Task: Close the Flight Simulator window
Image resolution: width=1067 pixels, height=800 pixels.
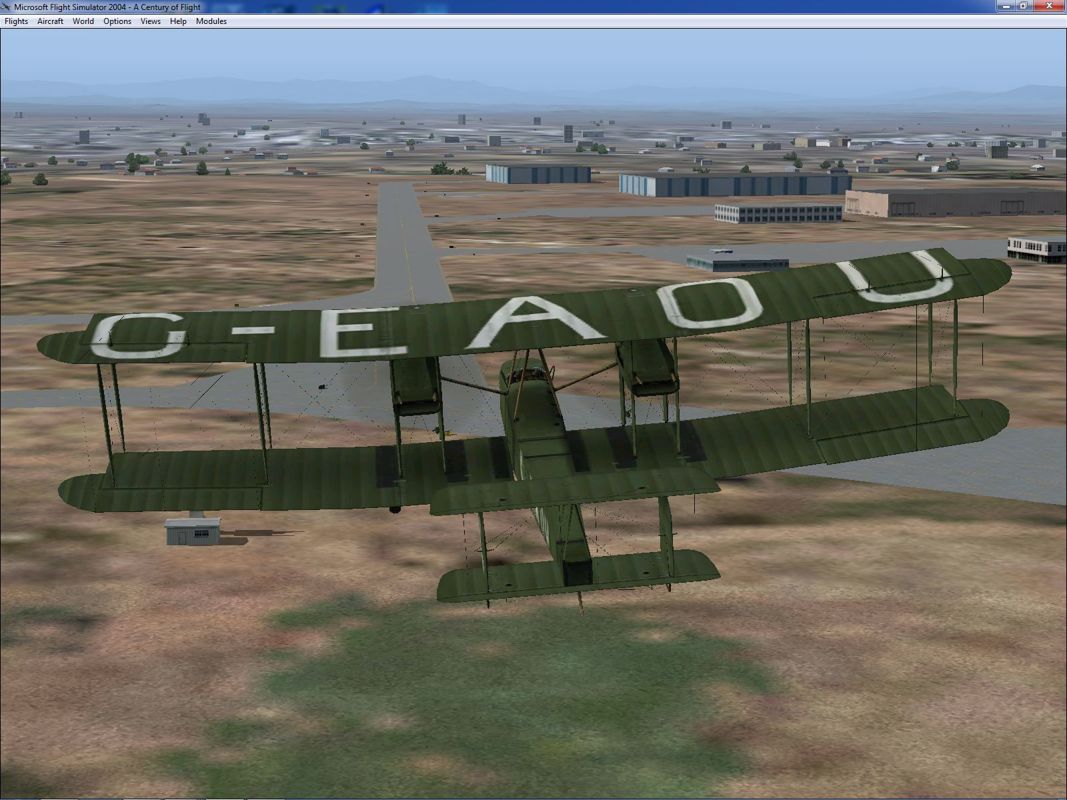Action: pyautogui.click(x=1050, y=6)
